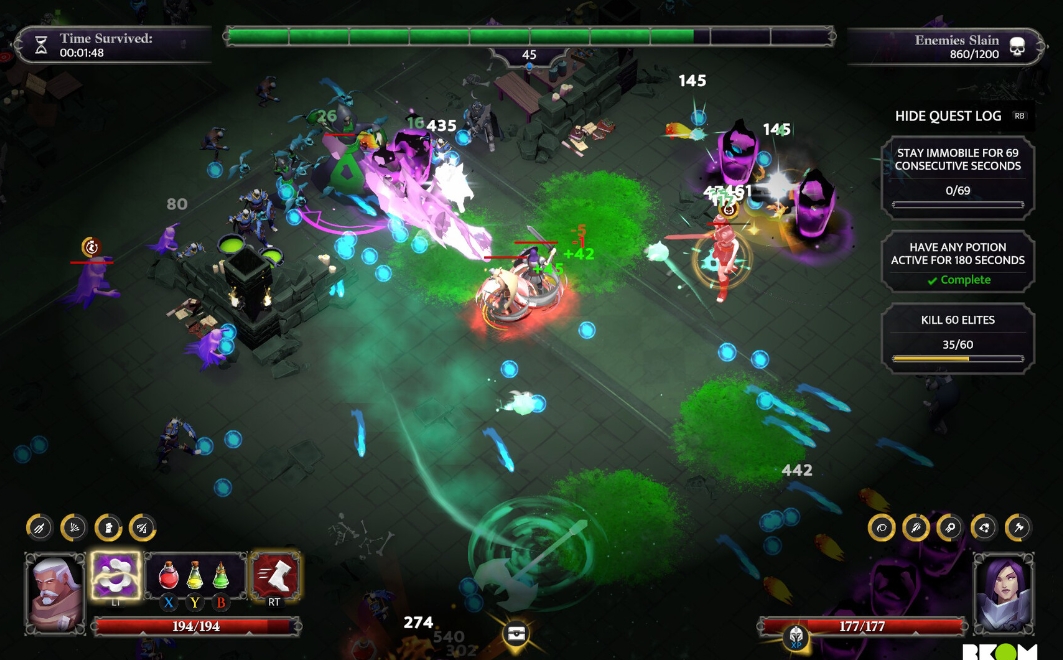Open the completed potion quest entry
1063x660 pixels.
(957, 263)
